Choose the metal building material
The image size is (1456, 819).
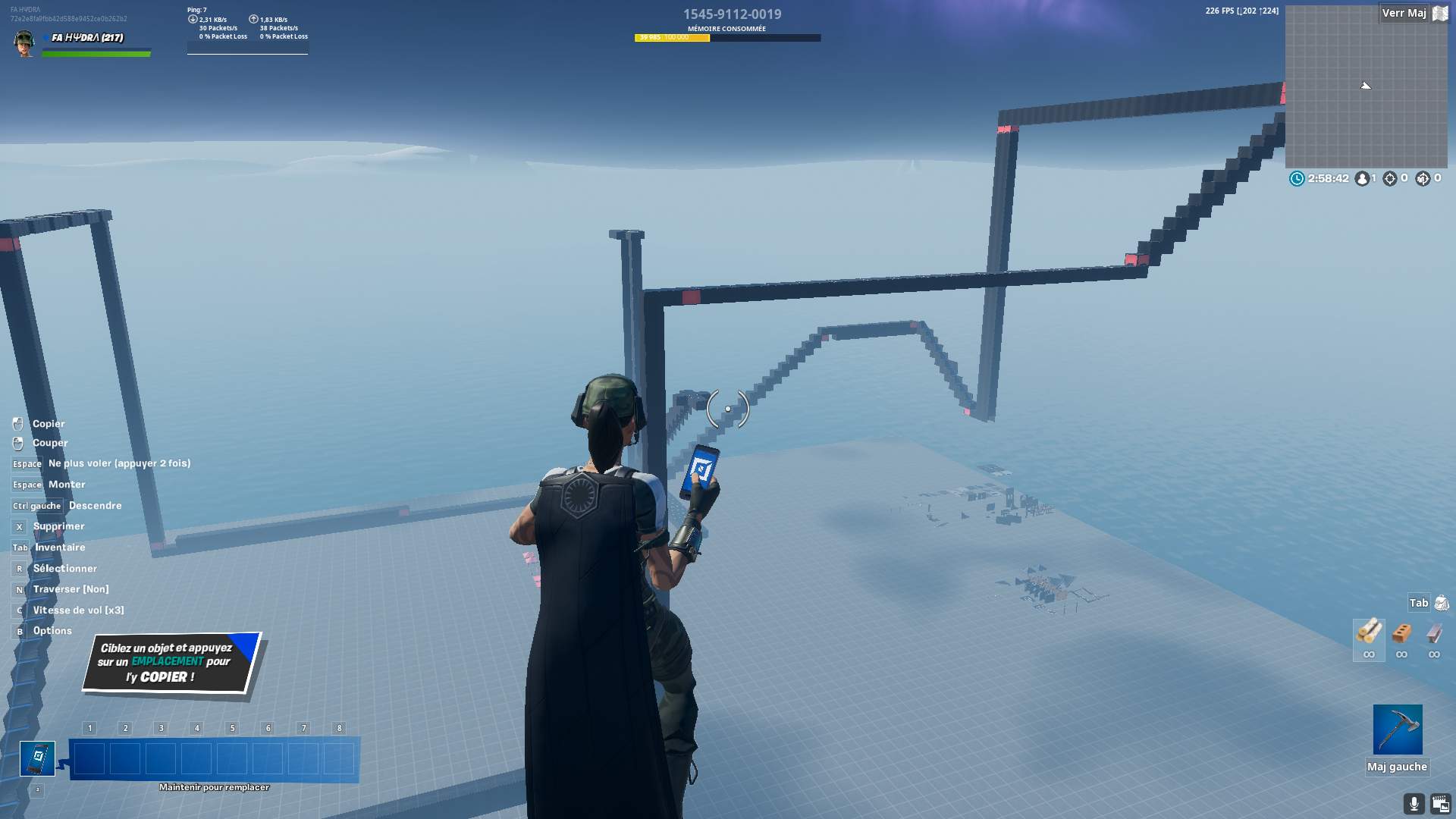coord(1434,632)
